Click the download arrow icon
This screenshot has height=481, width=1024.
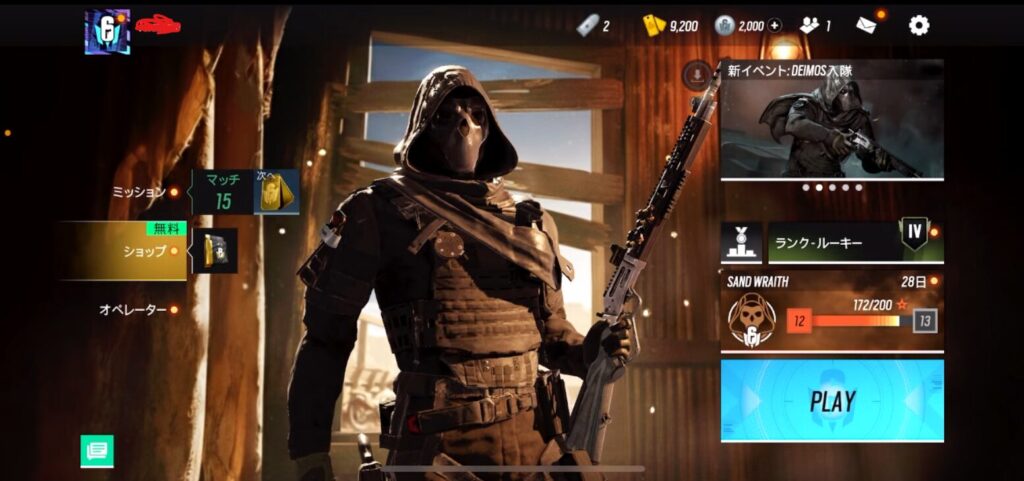tap(698, 74)
